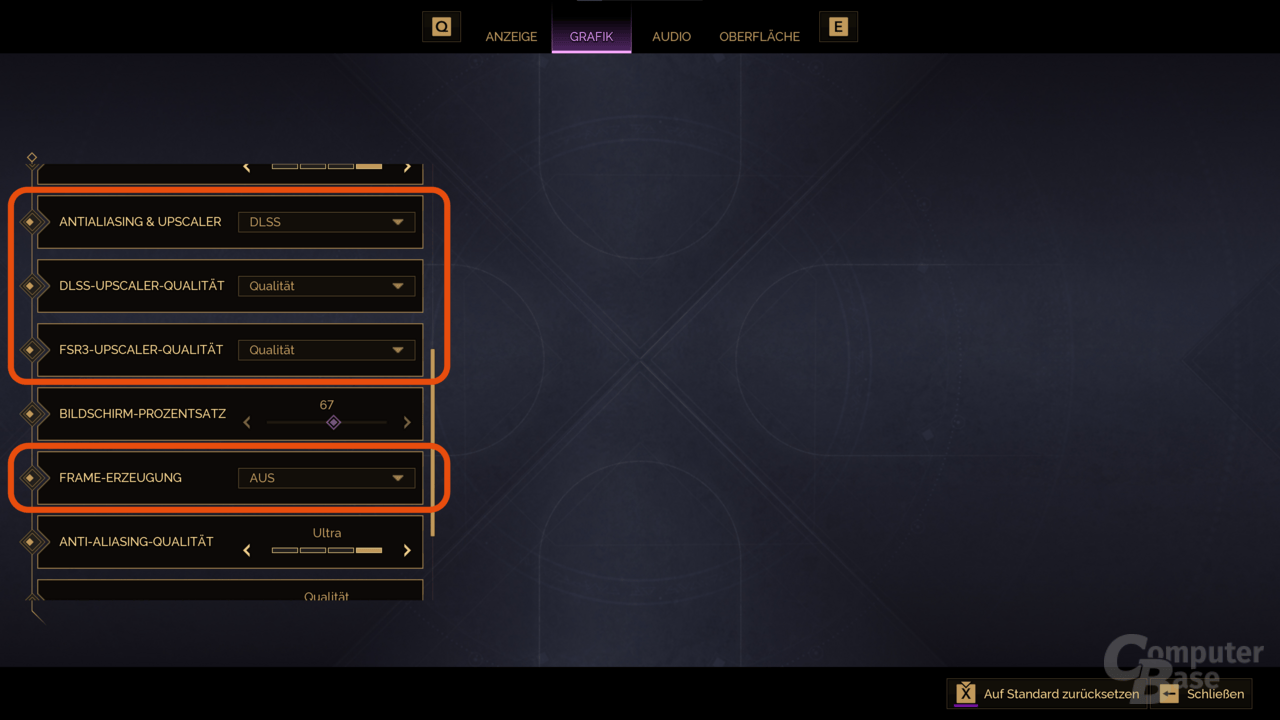Click the right arrow to raise ANTI-ALIASING-QUALITÄT

(407, 550)
